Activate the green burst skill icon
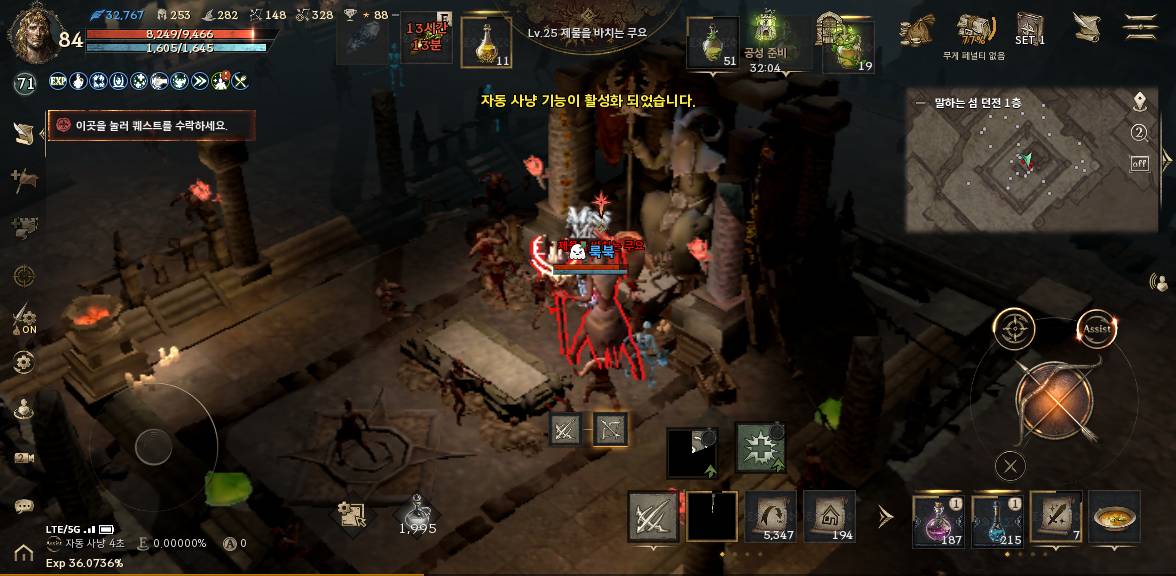The height and width of the screenshot is (576, 1176). tap(760, 447)
